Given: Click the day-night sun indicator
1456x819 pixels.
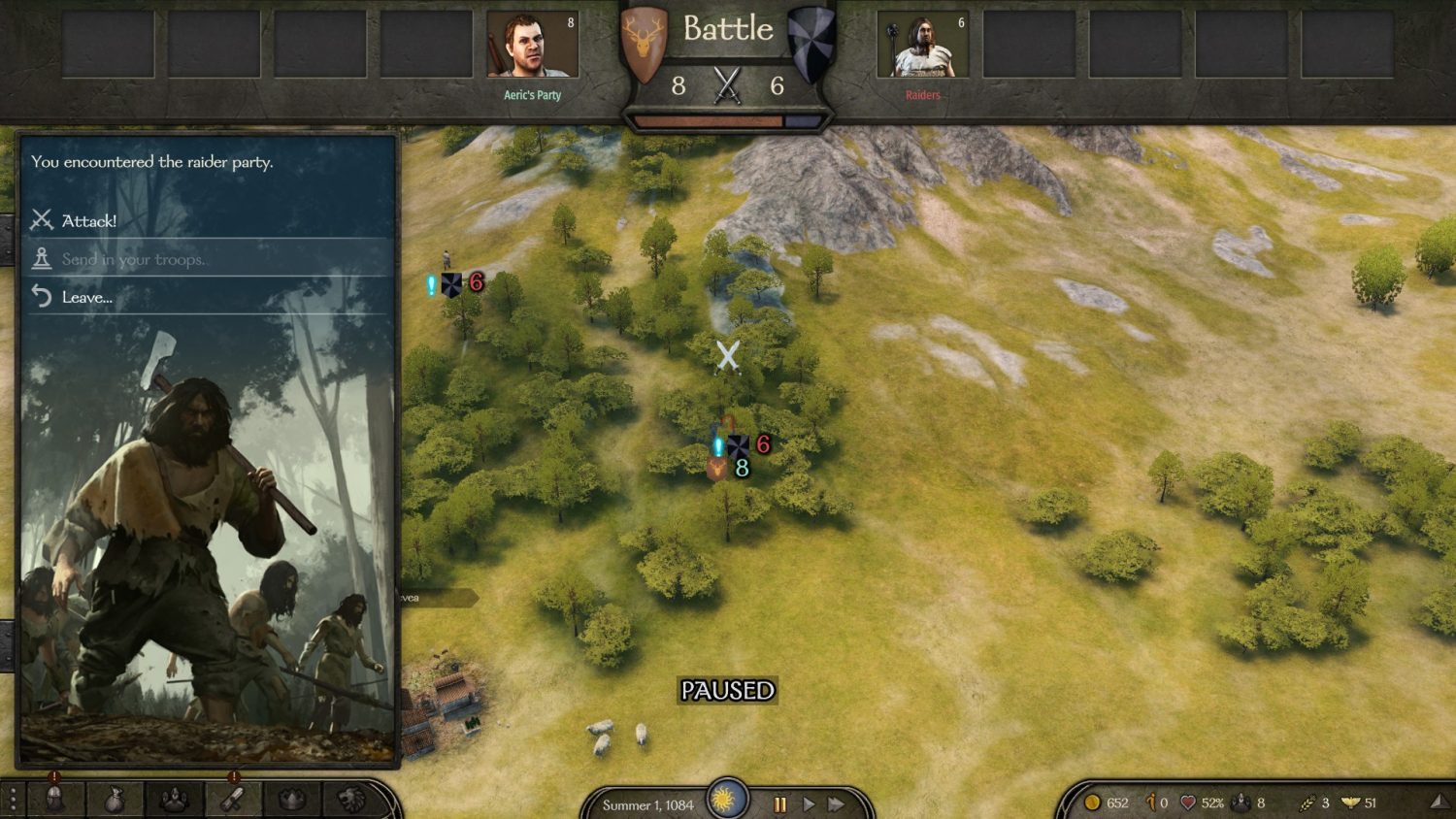Looking at the screenshot, I should (726, 798).
